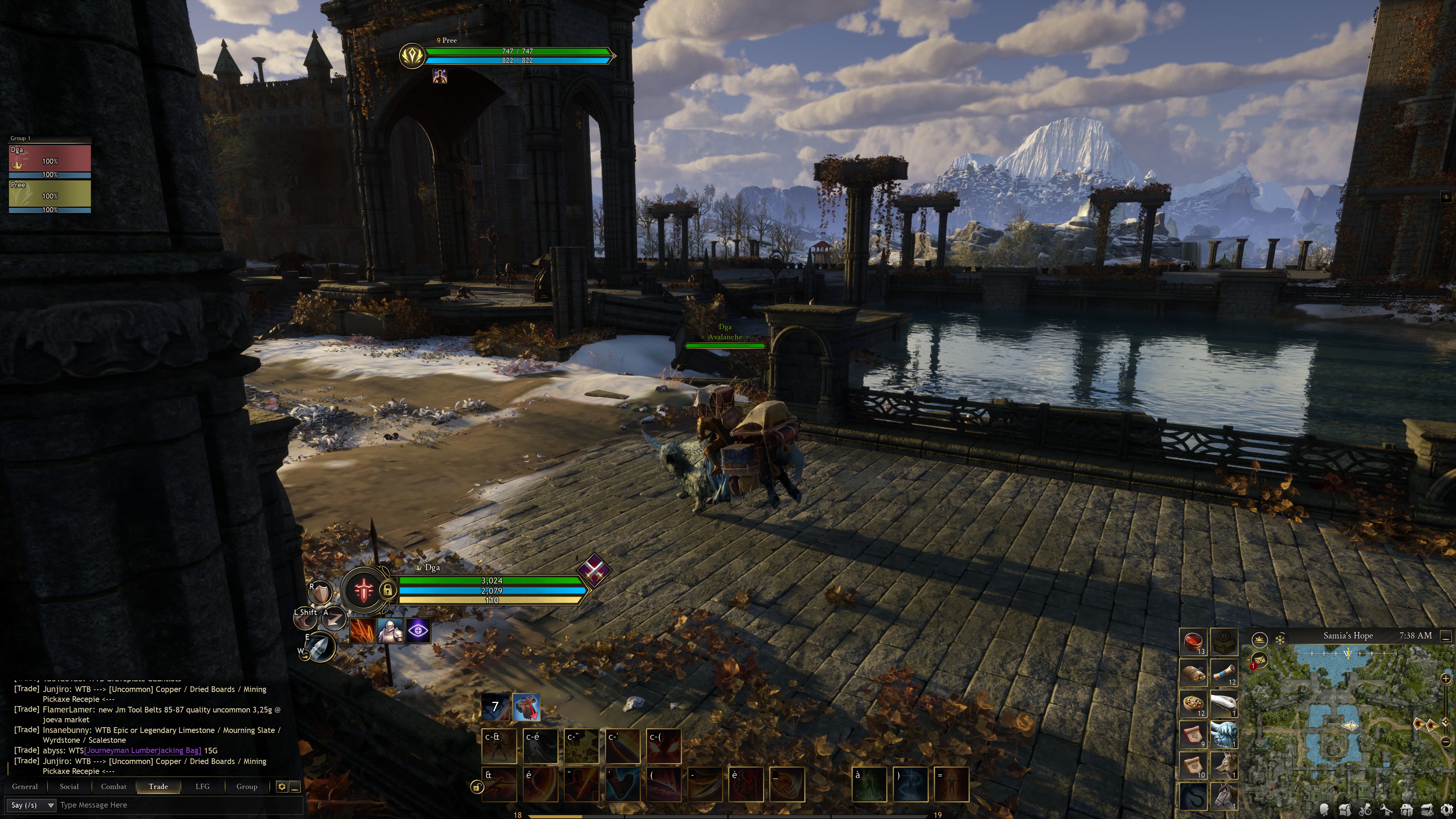Select the fishing hook slot
The width and height of the screenshot is (1456, 819).
coord(1192,796)
